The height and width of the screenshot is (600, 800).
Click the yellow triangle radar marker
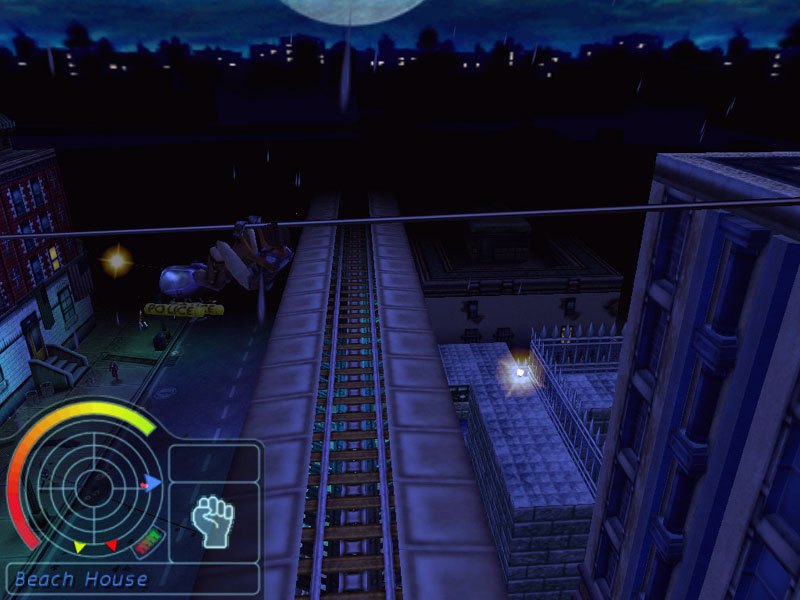click(80, 547)
